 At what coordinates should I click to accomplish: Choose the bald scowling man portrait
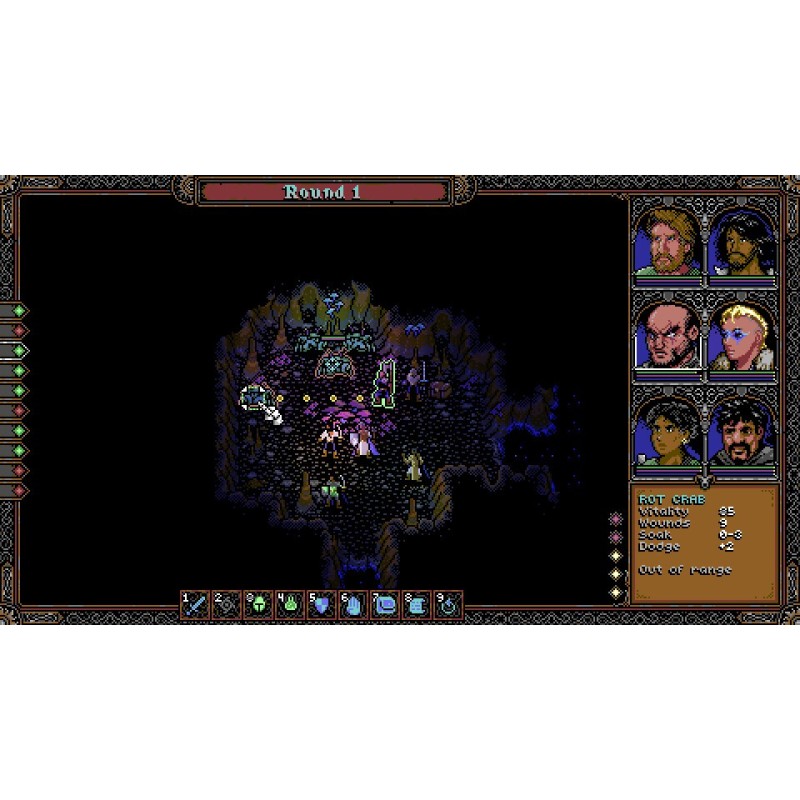tap(667, 336)
